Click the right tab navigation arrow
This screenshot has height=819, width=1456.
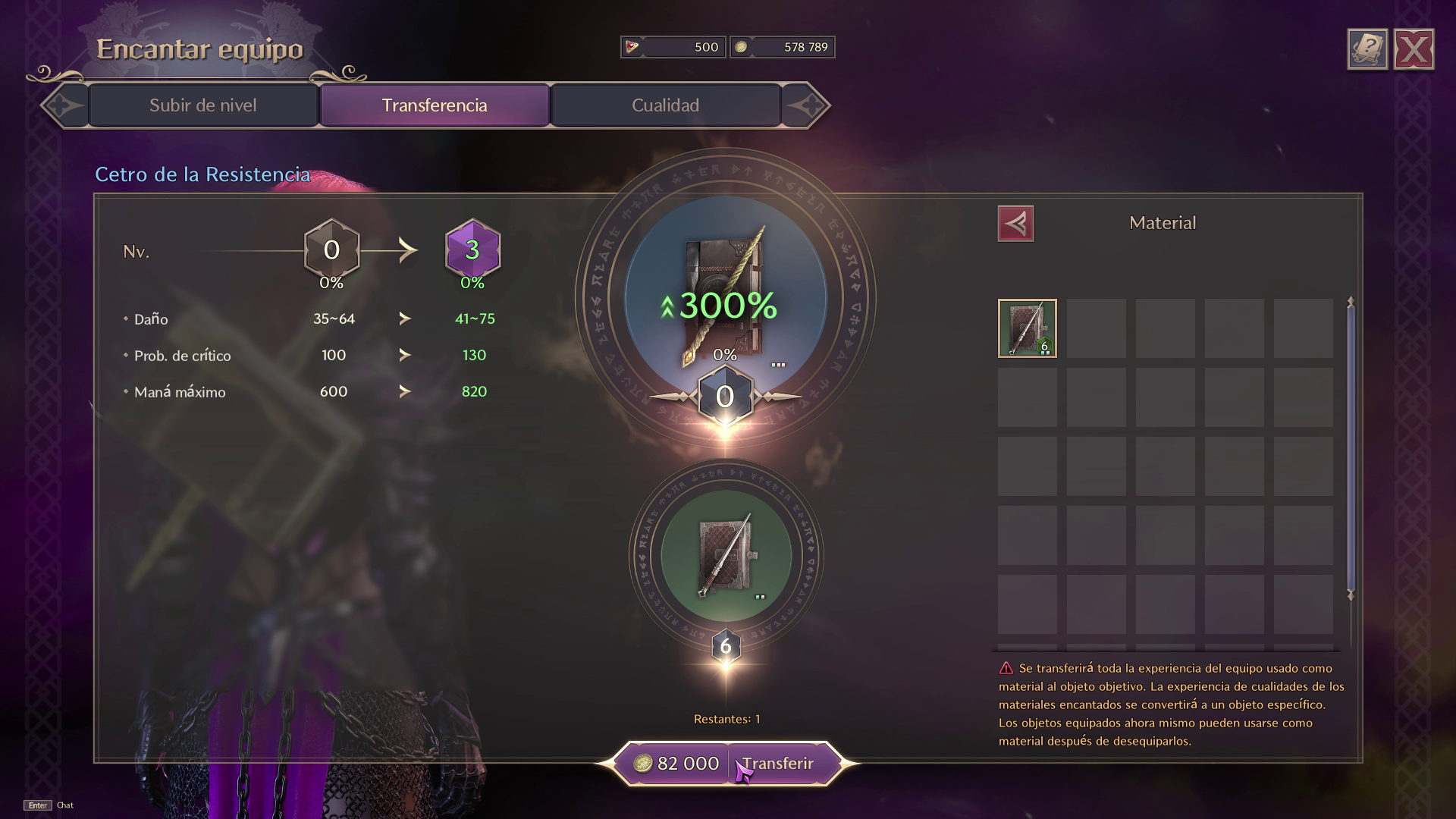tap(805, 105)
